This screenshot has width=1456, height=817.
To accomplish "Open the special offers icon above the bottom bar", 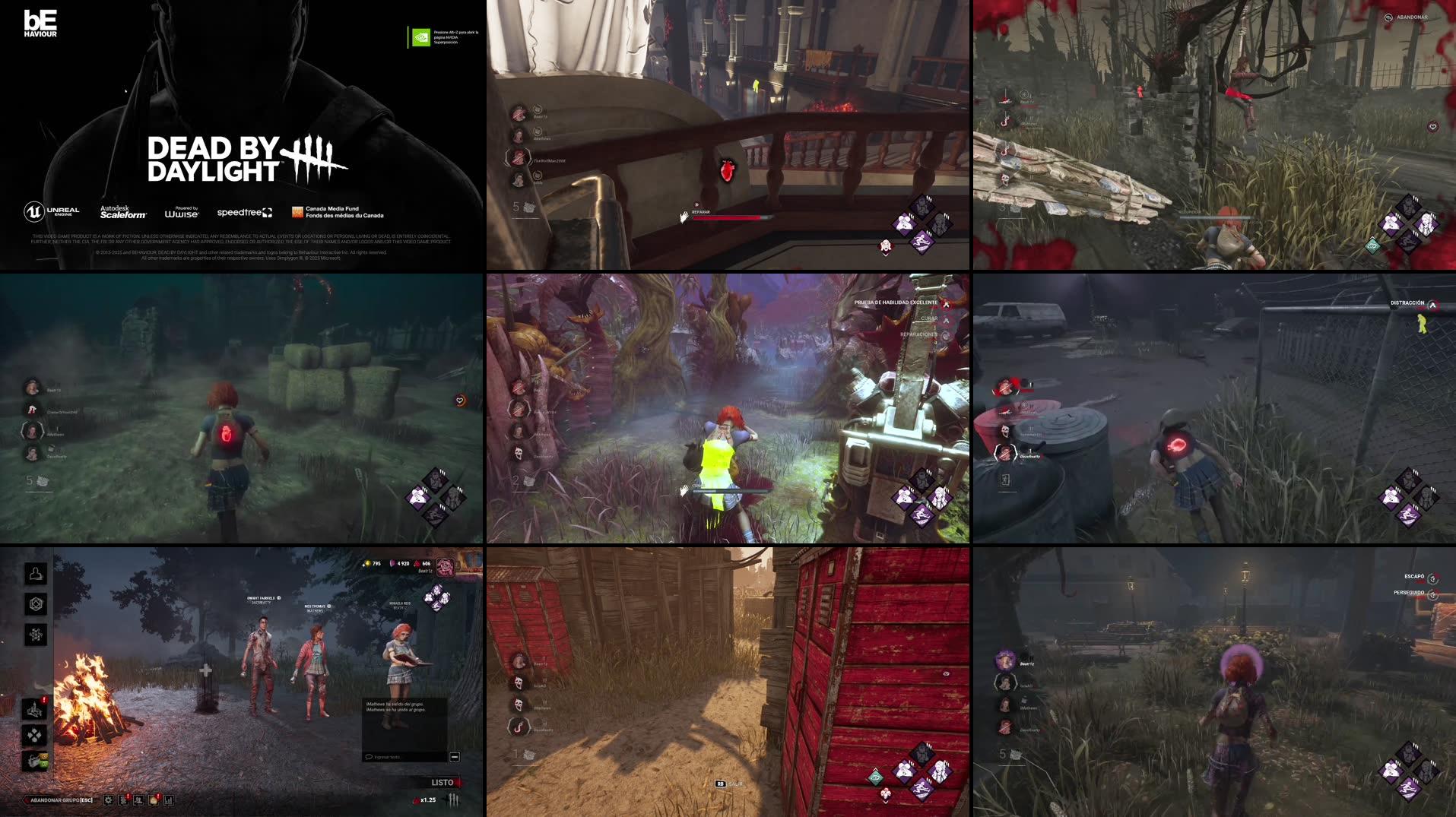I will pyautogui.click(x=34, y=763).
